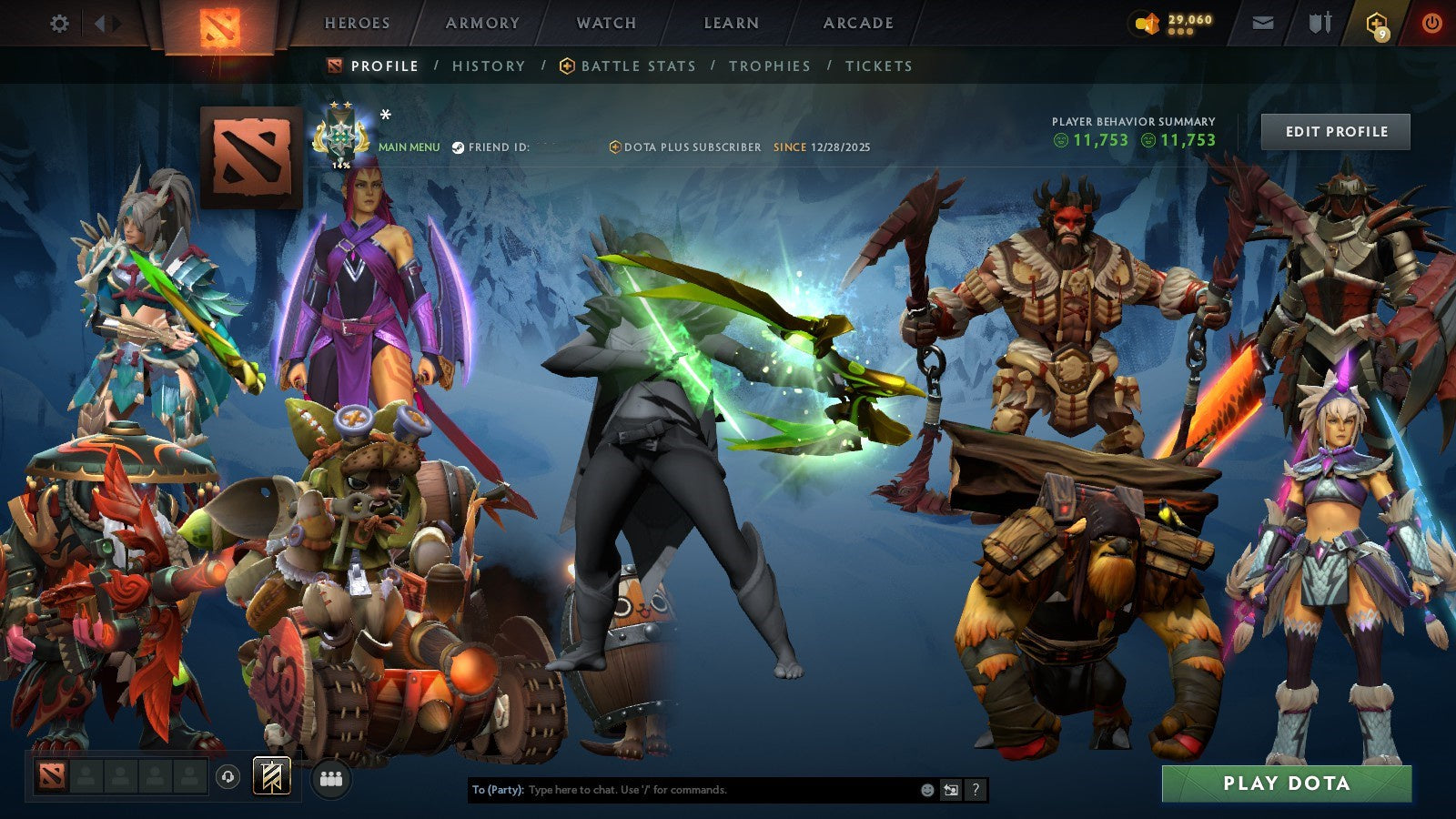Switch to the HISTORY tab
This screenshot has height=819, width=1456.
(x=489, y=66)
